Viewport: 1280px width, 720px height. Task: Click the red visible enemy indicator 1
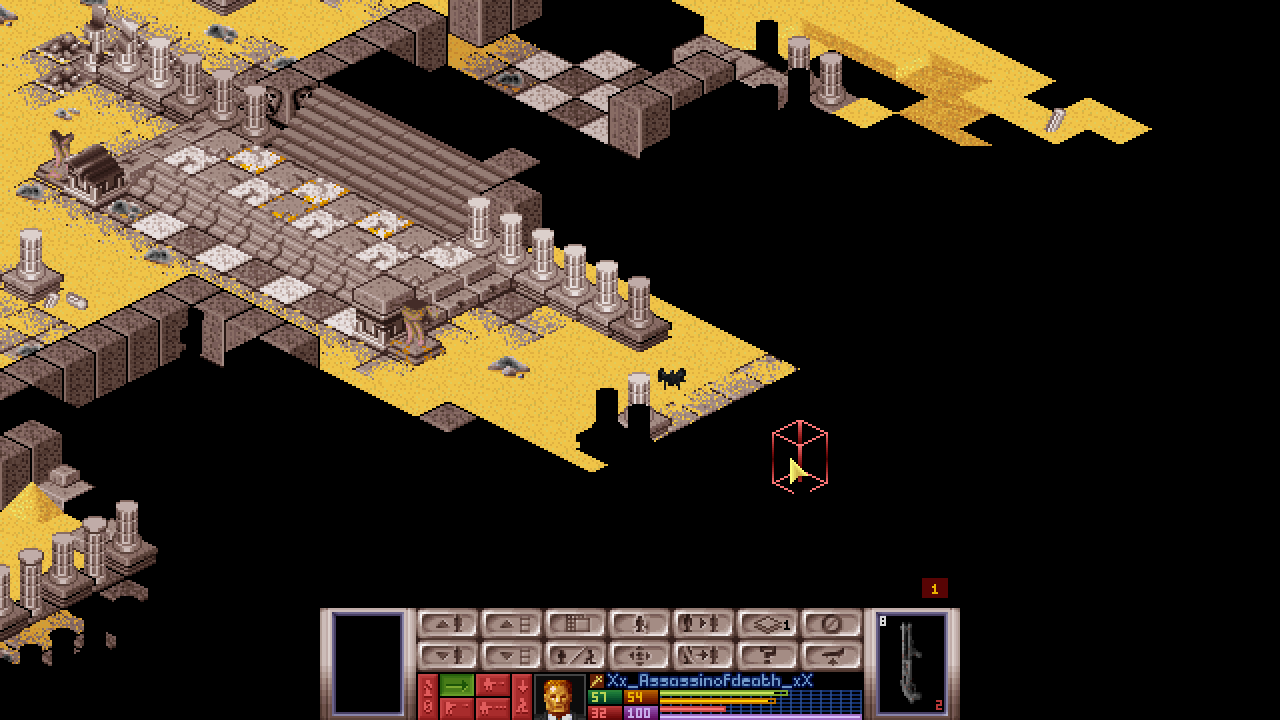(x=934, y=589)
